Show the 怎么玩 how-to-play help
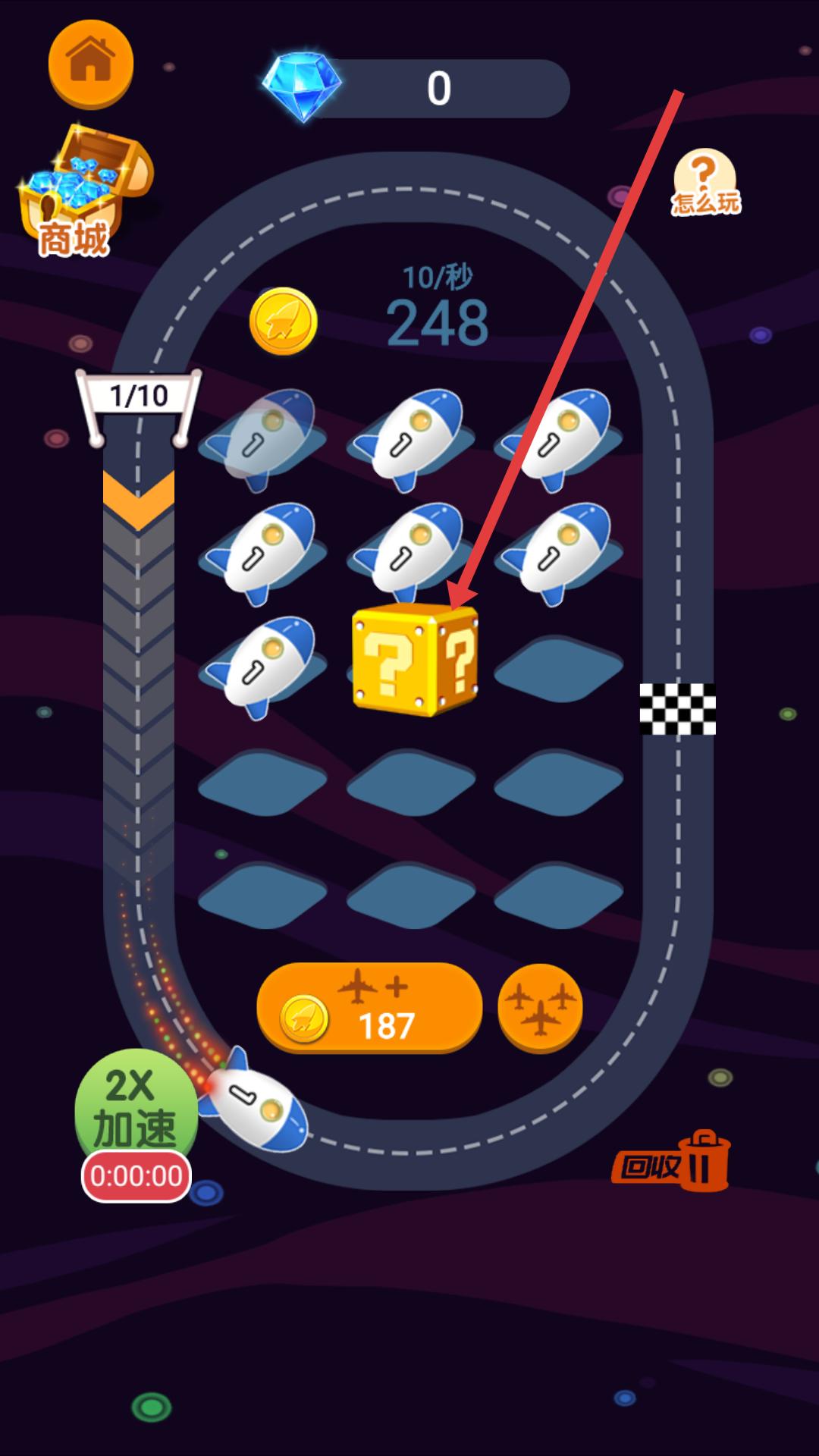Image resolution: width=819 pixels, height=1456 pixels. tap(705, 182)
